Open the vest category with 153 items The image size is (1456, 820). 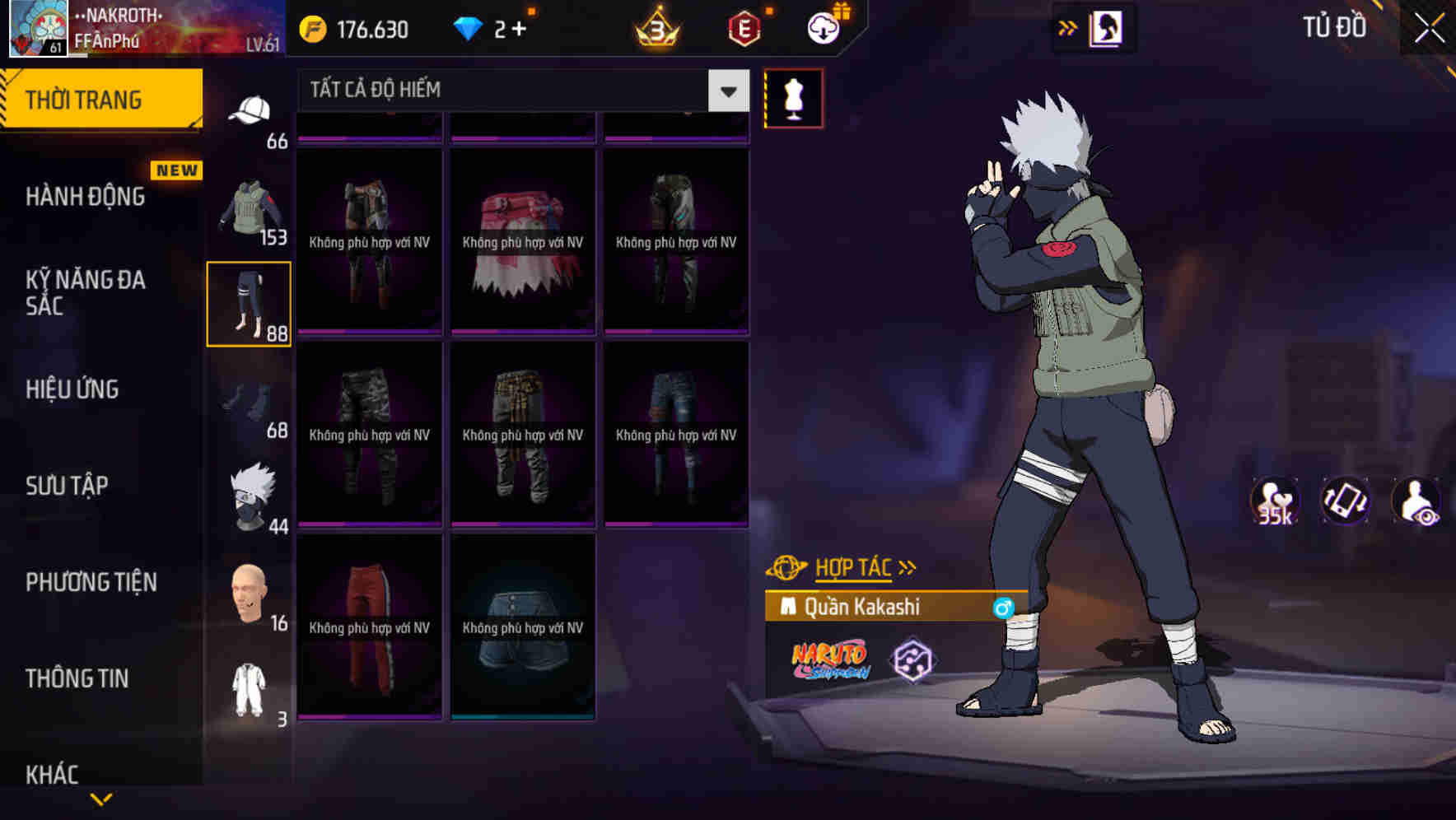[x=250, y=207]
